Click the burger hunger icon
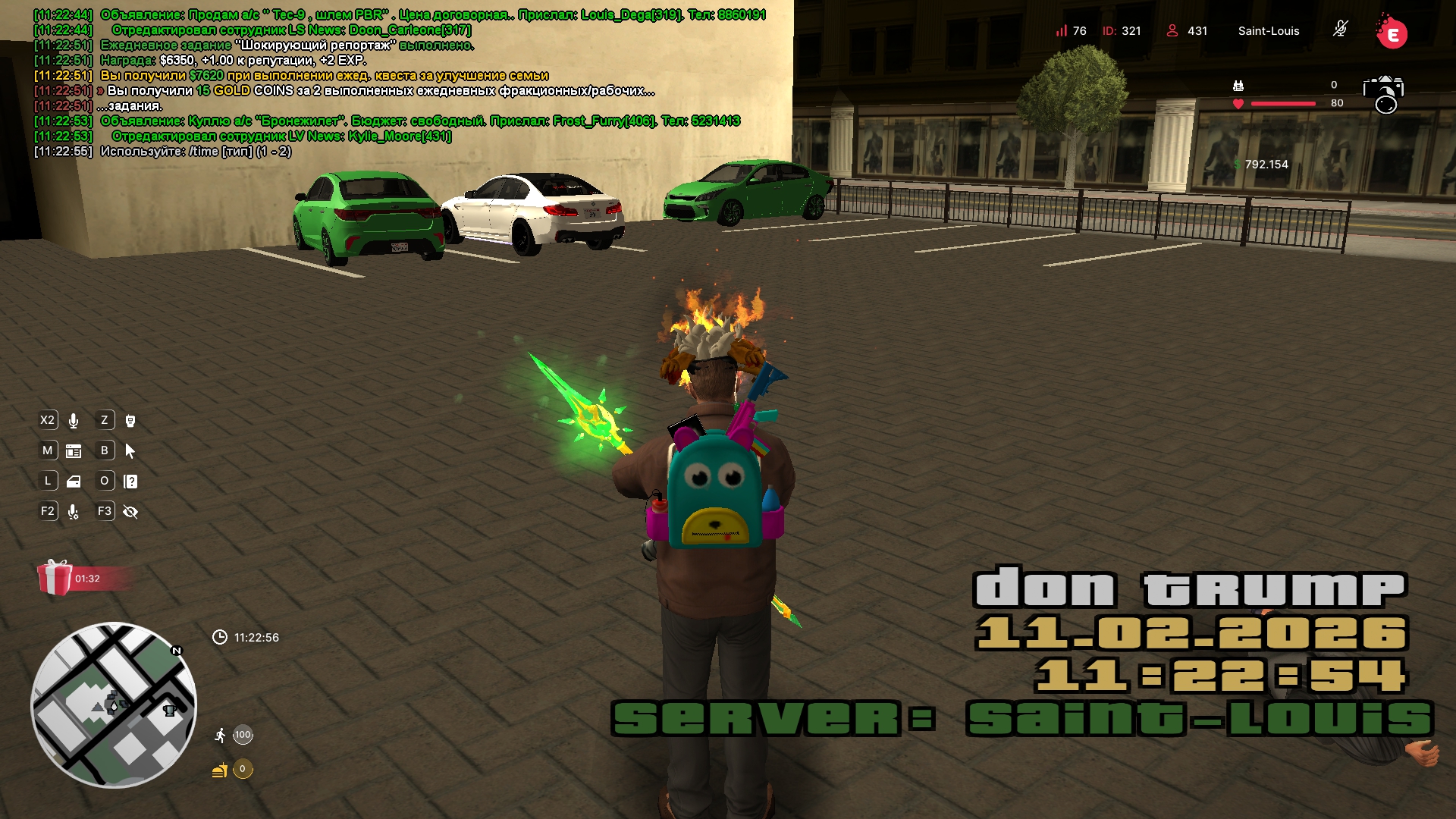 coord(220,770)
